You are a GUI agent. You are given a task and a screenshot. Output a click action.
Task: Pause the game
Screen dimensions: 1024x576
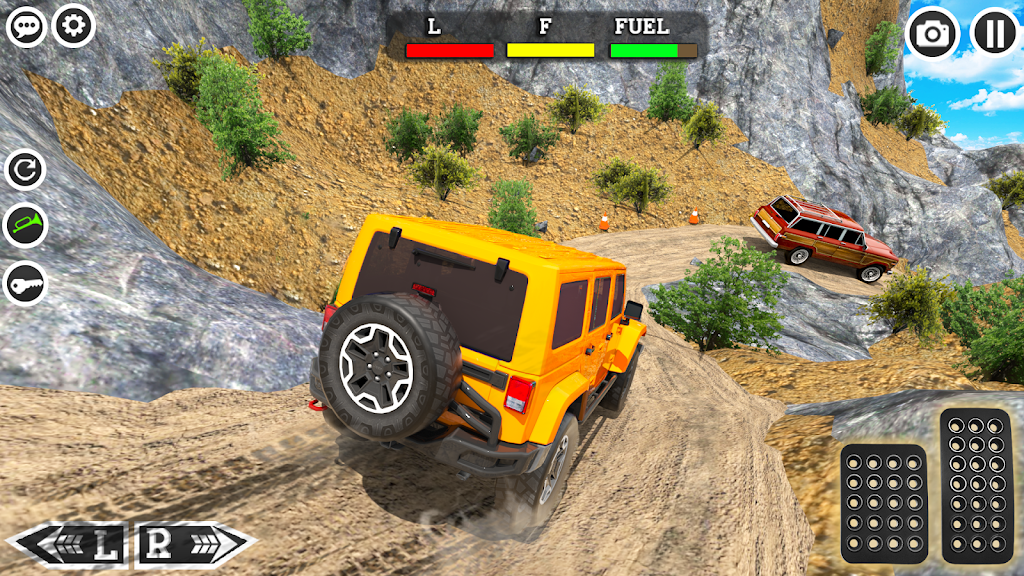994,34
